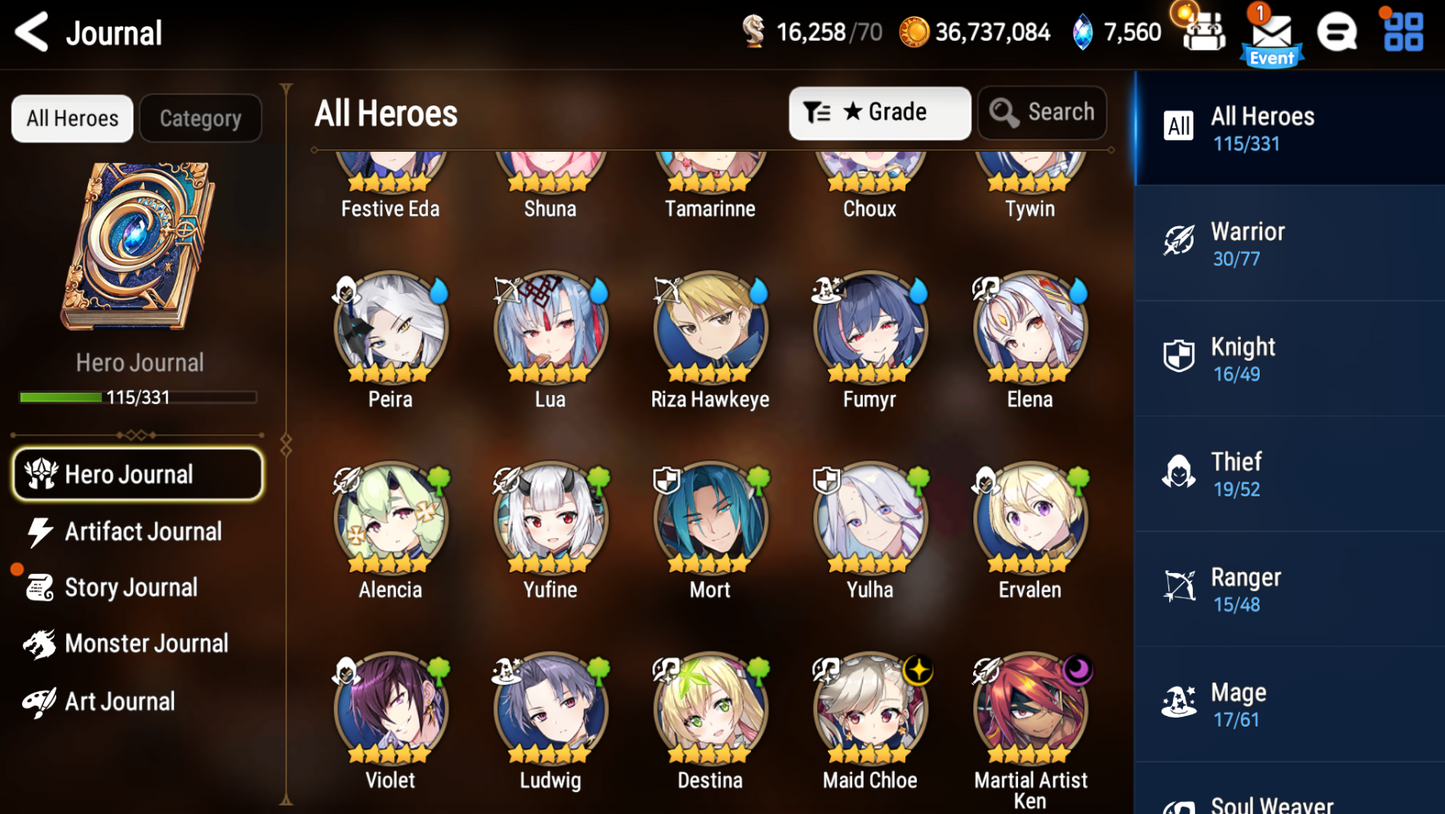Select the Hero Journal menu entry
The image size is (1445, 814).
coord(138,474)
